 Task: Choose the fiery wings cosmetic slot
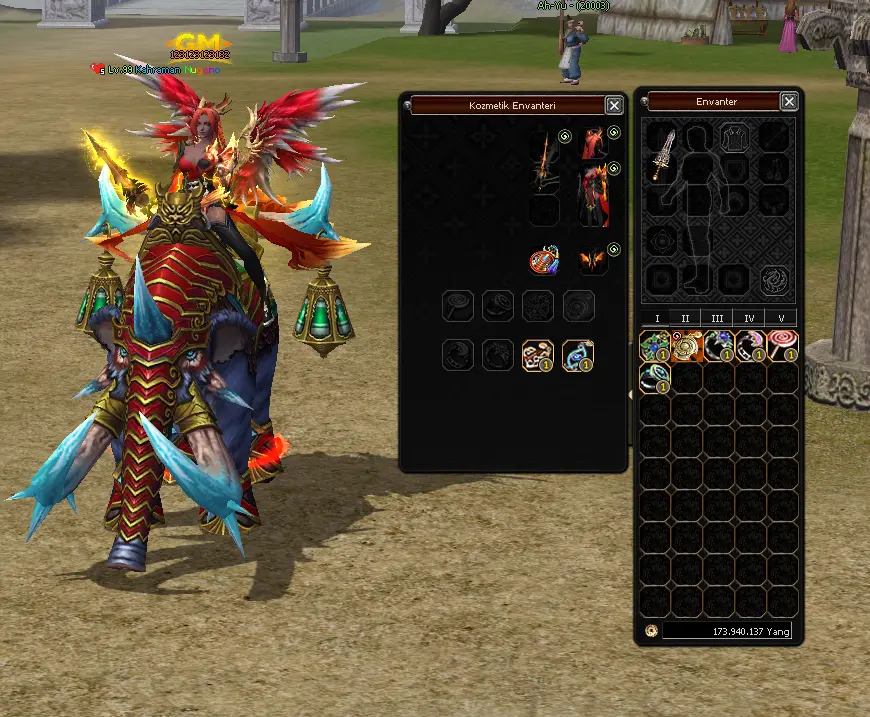pyautogui.click(x=594, y=261)
